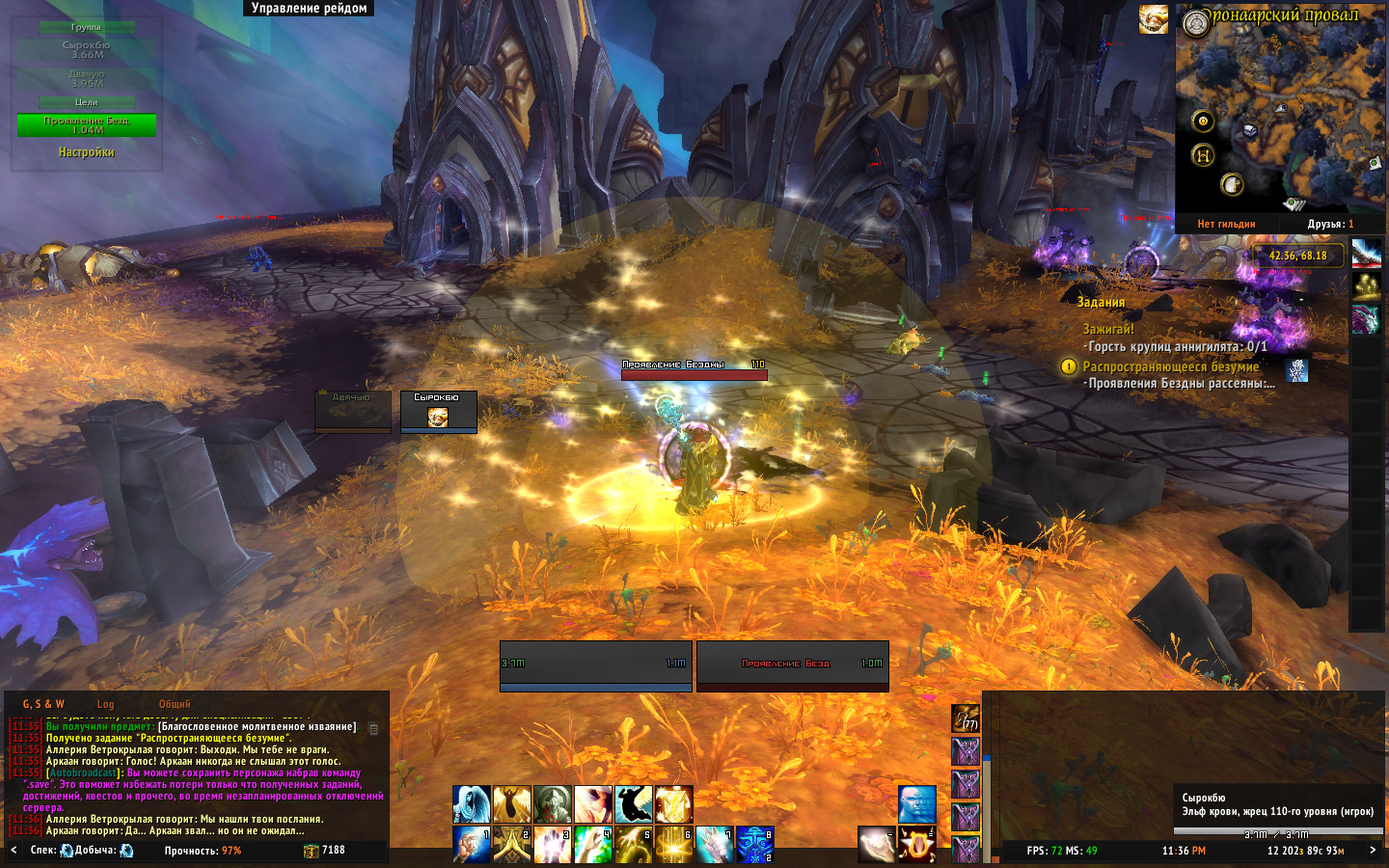Select the Зажигай! quest in the tracker
The height and width of the screenshot is (868, 1389).
point(1108,329)
